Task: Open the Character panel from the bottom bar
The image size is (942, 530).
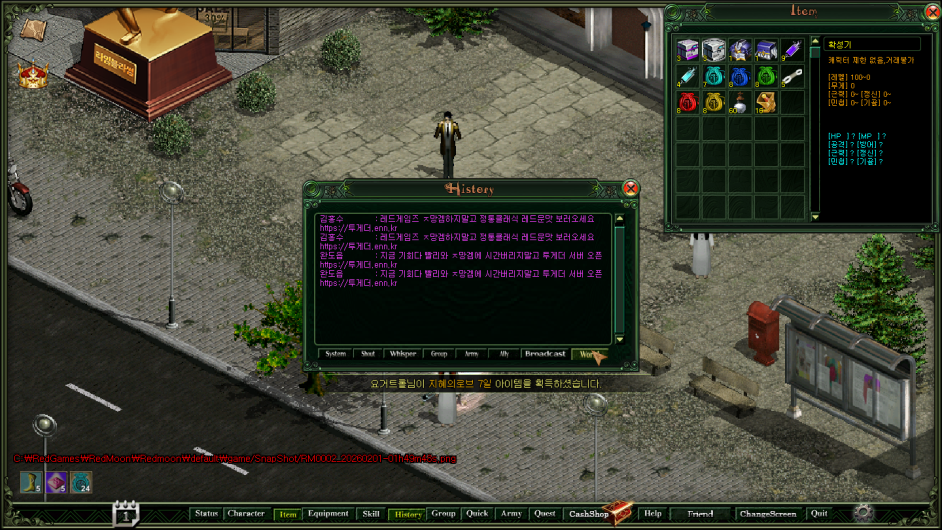Action: click(x=246, y=514)
